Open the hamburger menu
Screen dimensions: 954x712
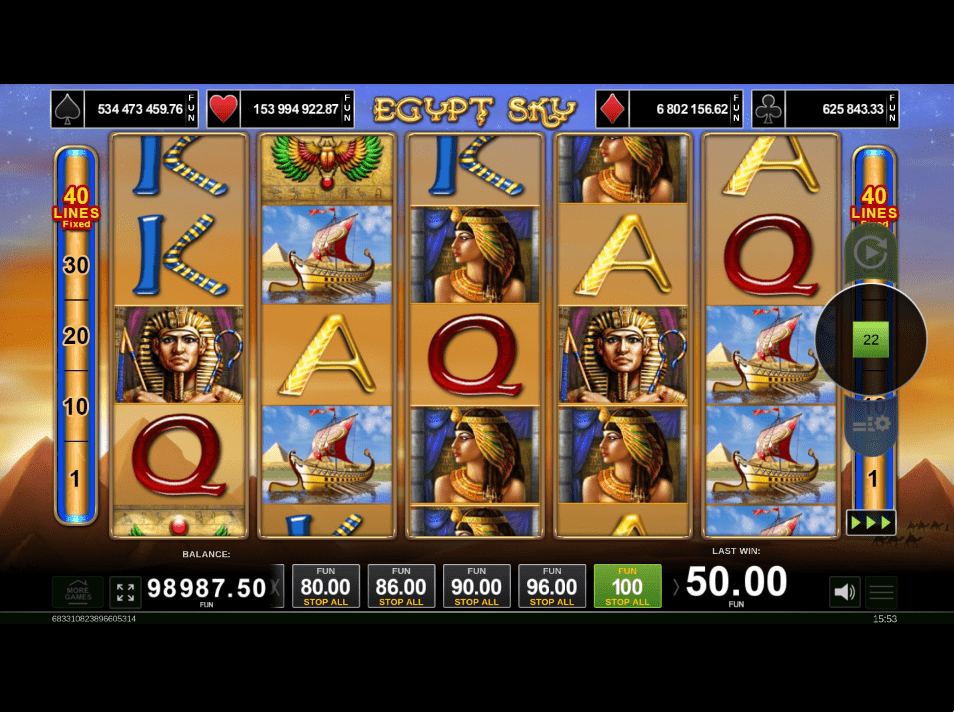[x=881, y=592]
